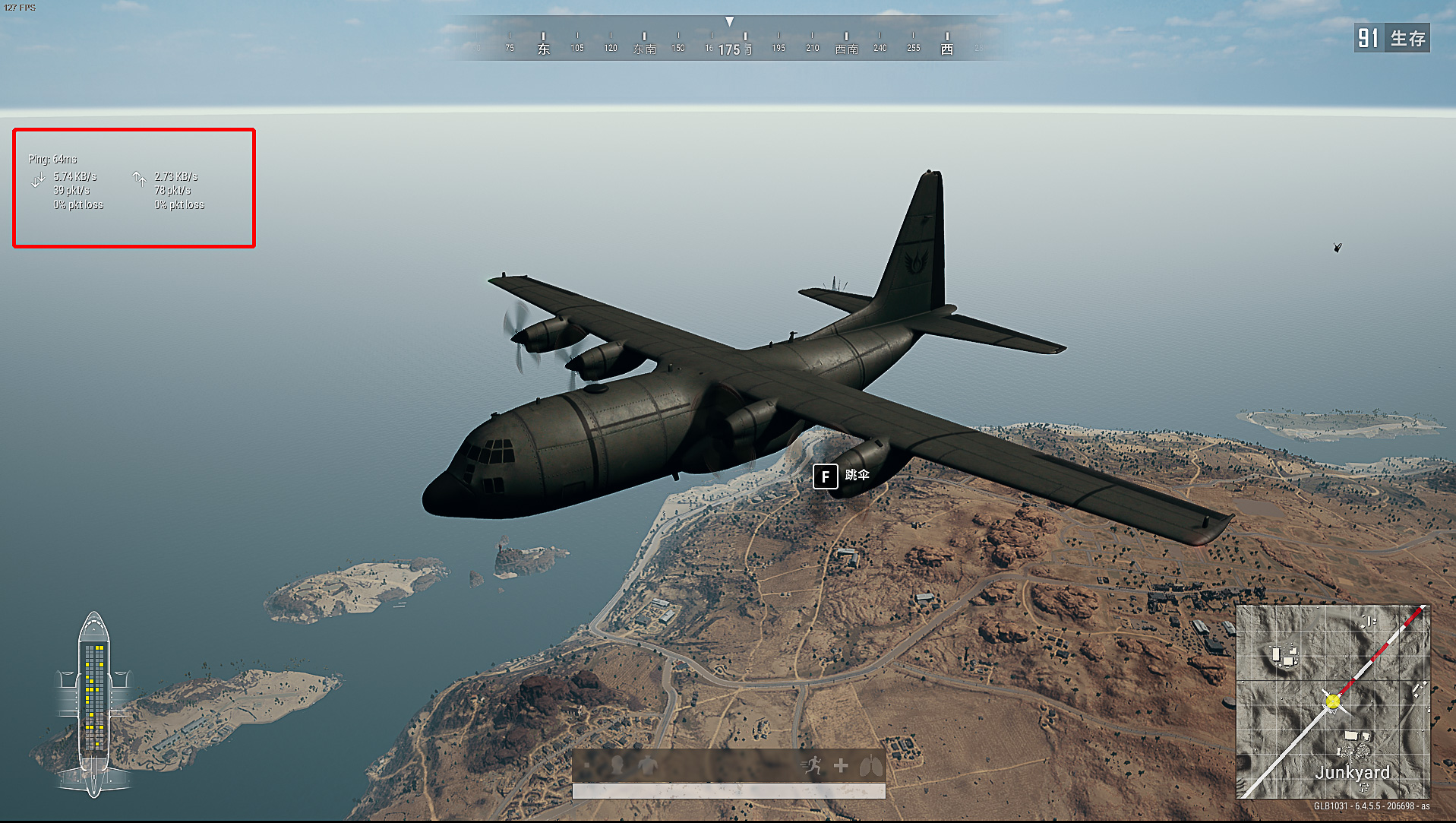
Task: Select the yellow player marker on the minimap
Action: pyautogui.click(x=1333, y=701)
